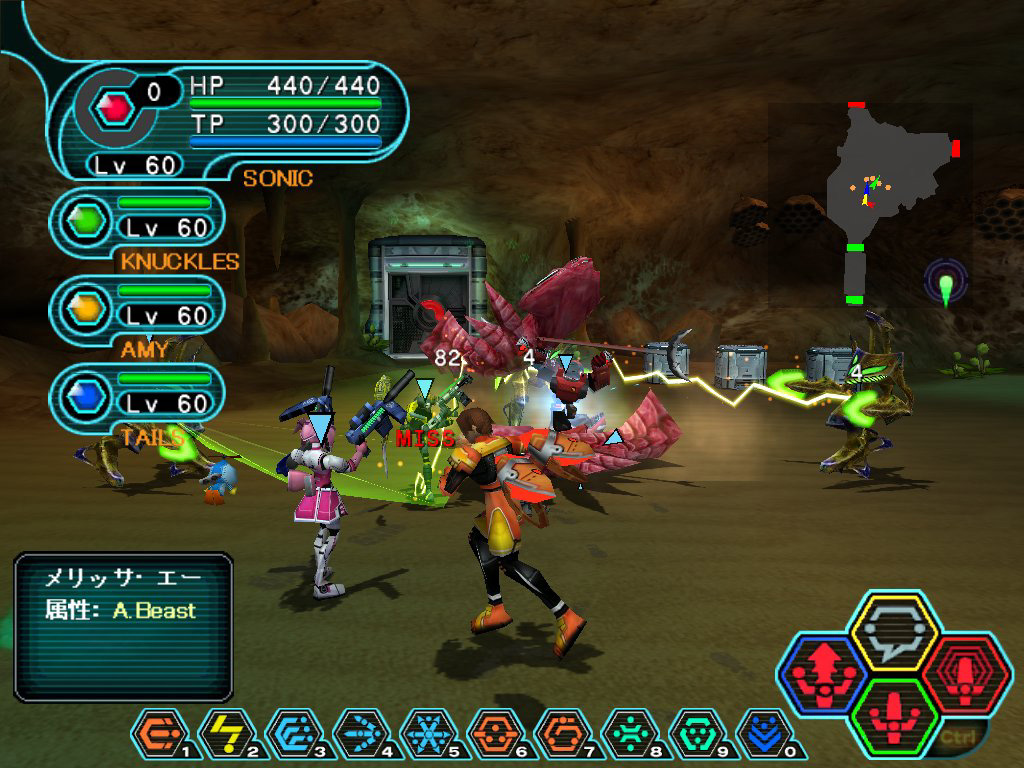Screen dimensions: 1024x768
Task: Trigger the red-bordered special attack action
Action: pos(960,677)
